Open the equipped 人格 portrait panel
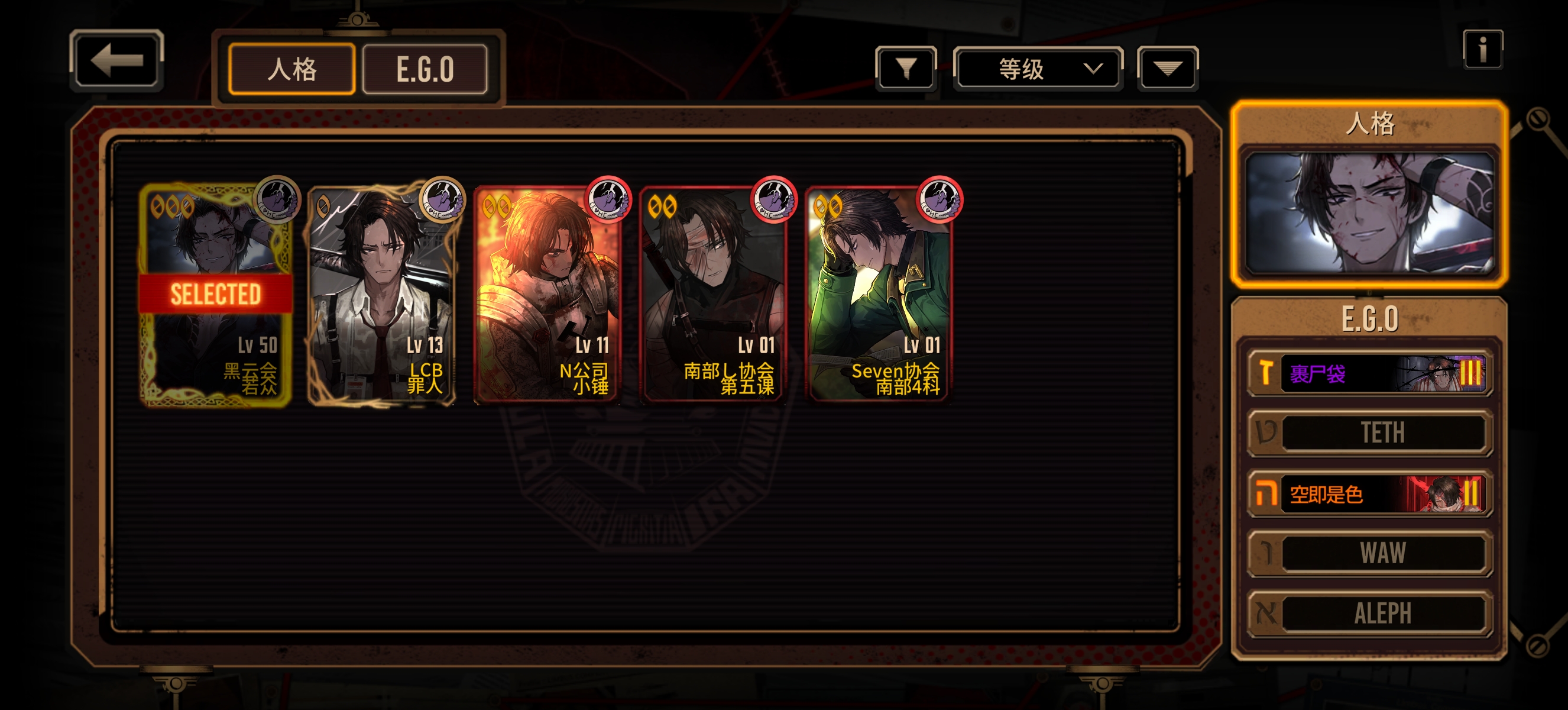The image size is (1568, 710). pos(1369,211)
